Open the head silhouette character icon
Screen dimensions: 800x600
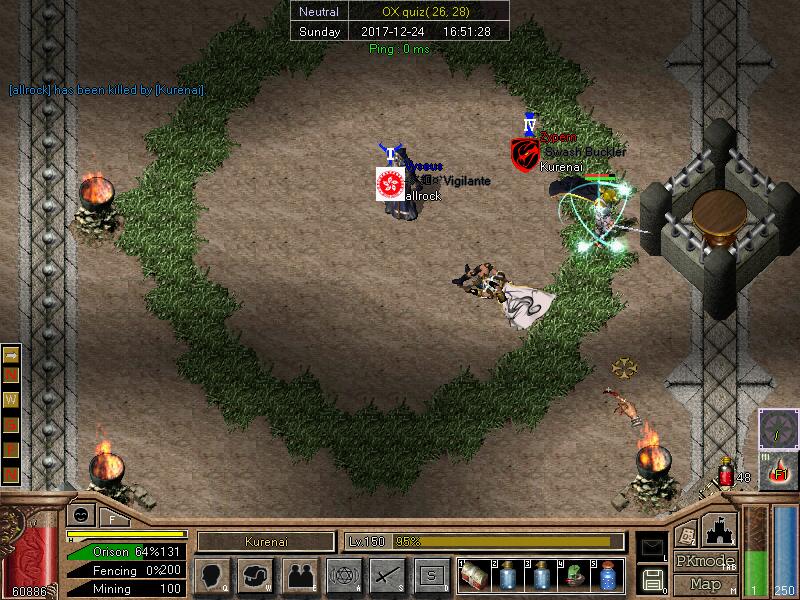coord(211,575)
